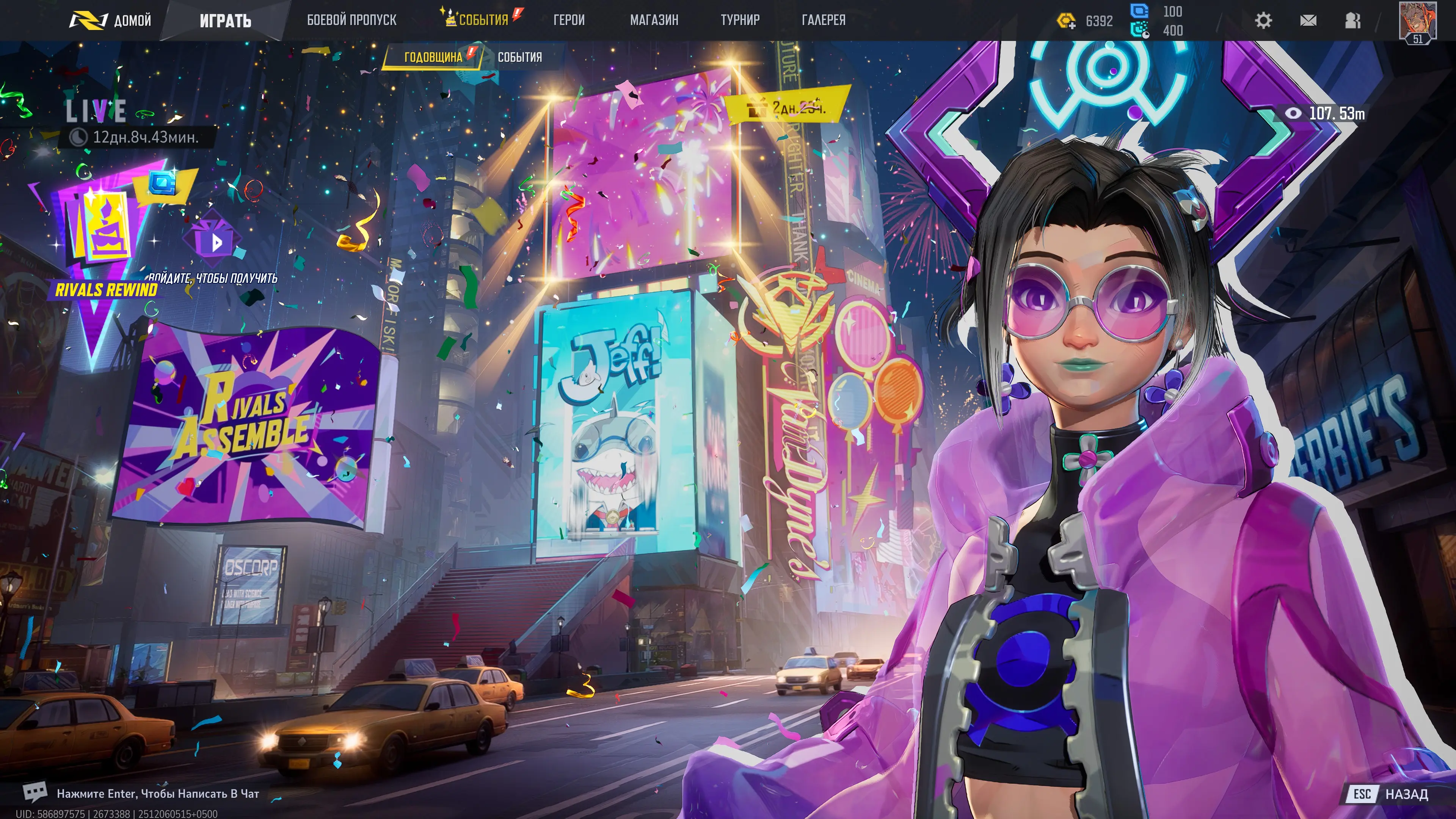Open the Галерея gallery

824,20
